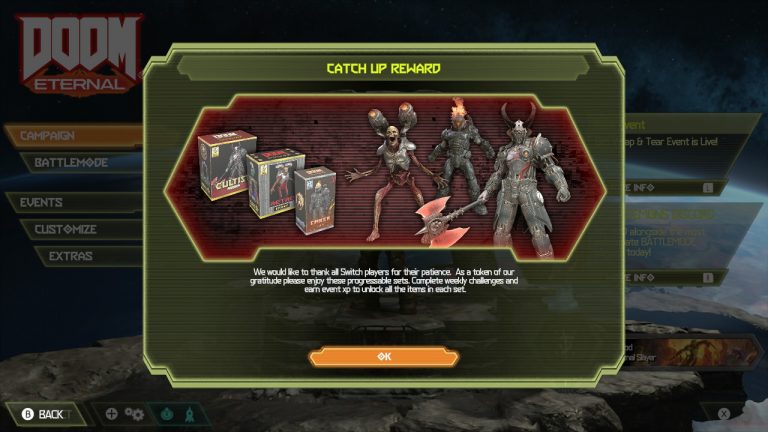Select Battlemode from the main menu
The width and height of the screenshot is (768, 432).
75,162
